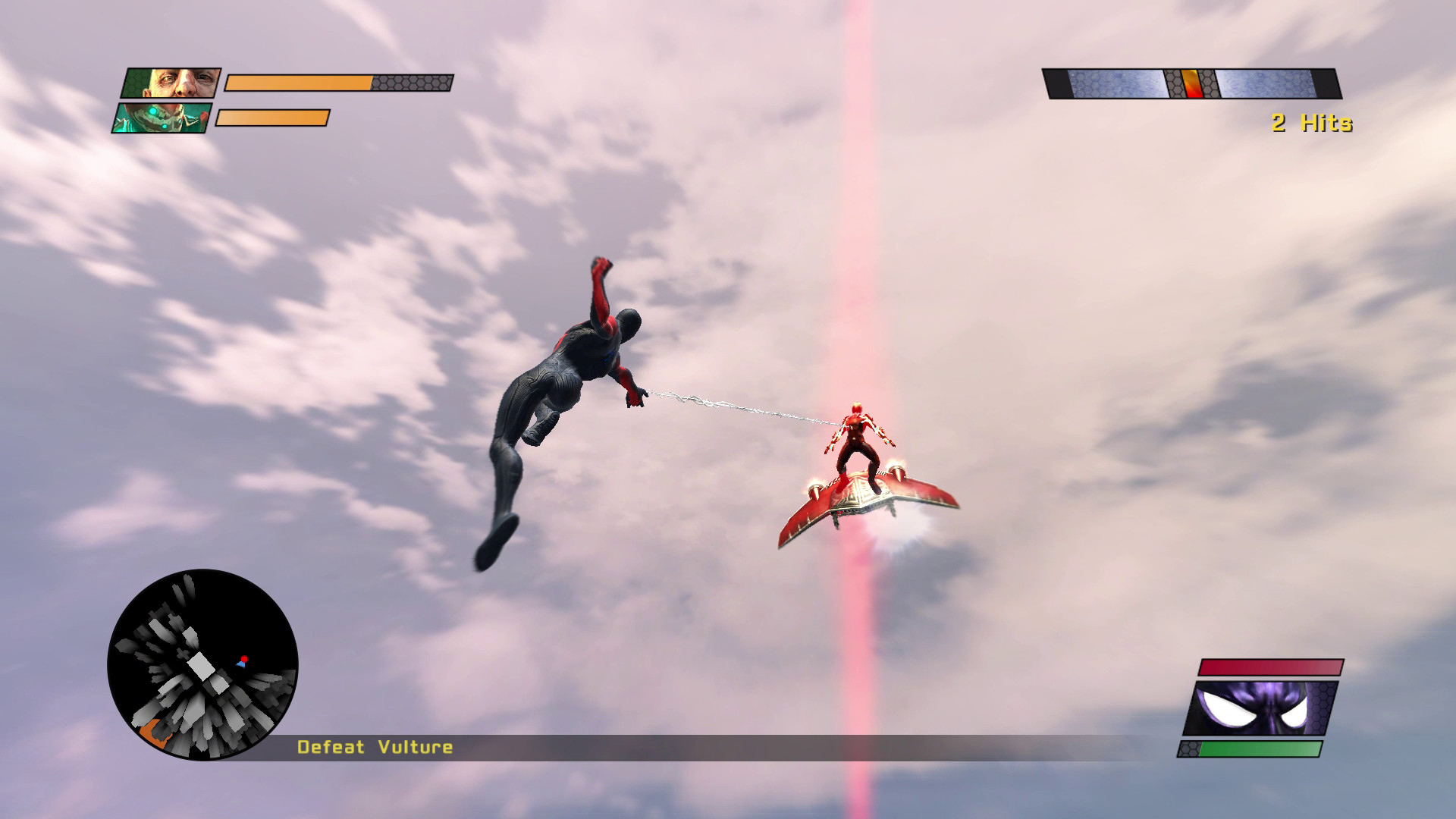Click the 2 Hits combo counter text

coord(1311,123)
